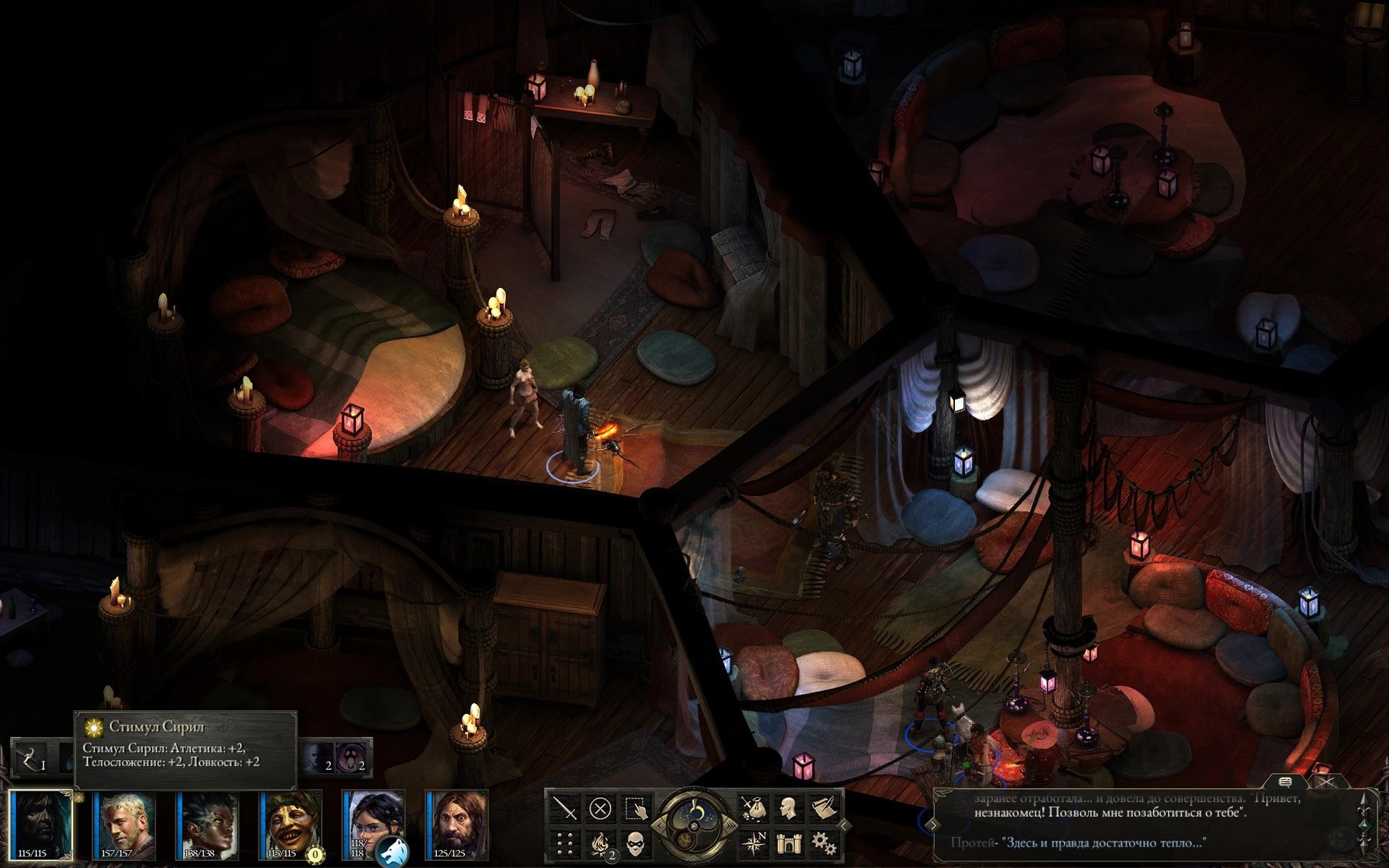The height and width of the screenshot is (868, 1389).
Task: Choose the feather-haired companion portrait
Action: tap(208, 824)
